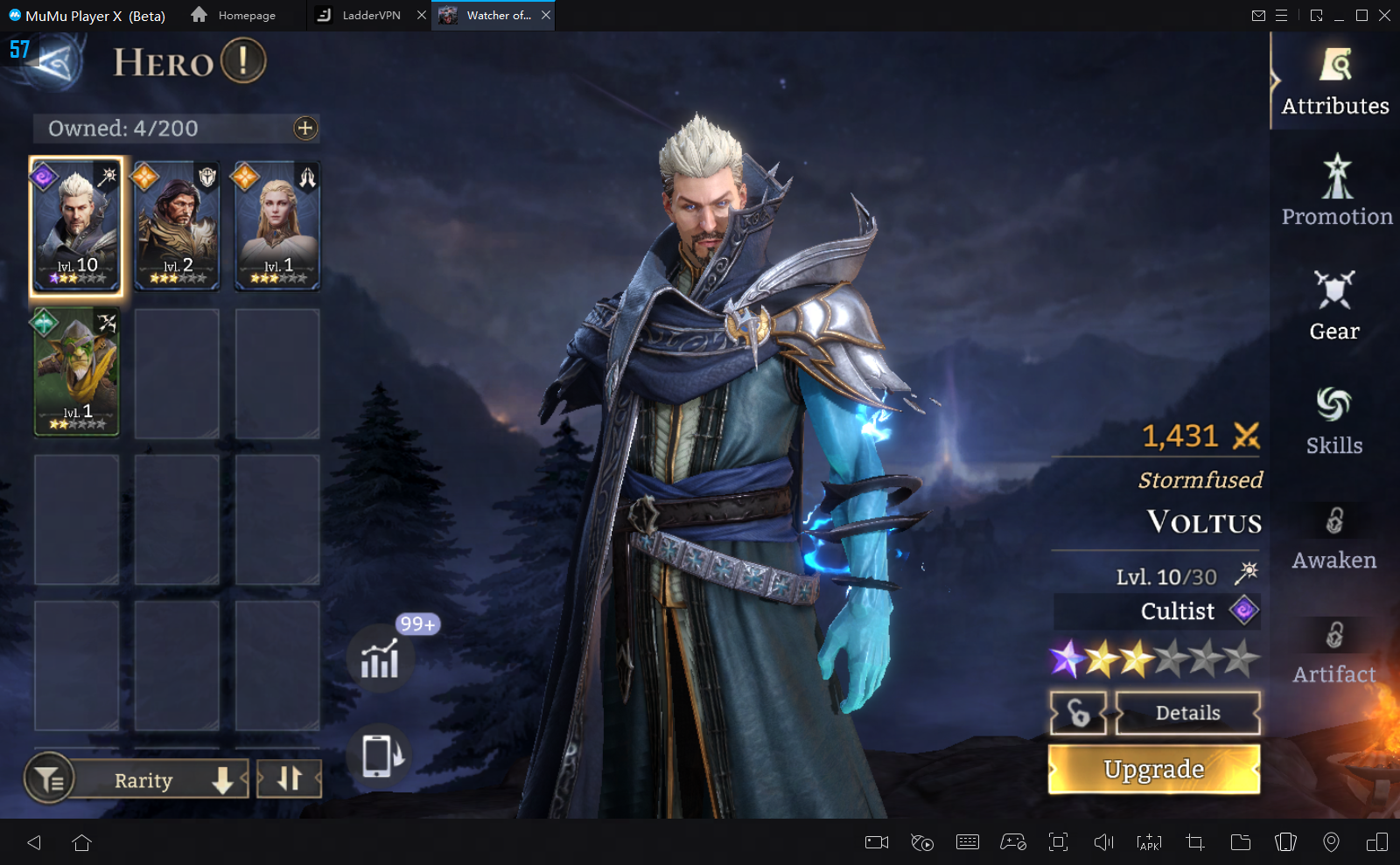Select the locked Artifact tab
The width and height of the screenshot is (1400, 865).
click(1334, 651)
